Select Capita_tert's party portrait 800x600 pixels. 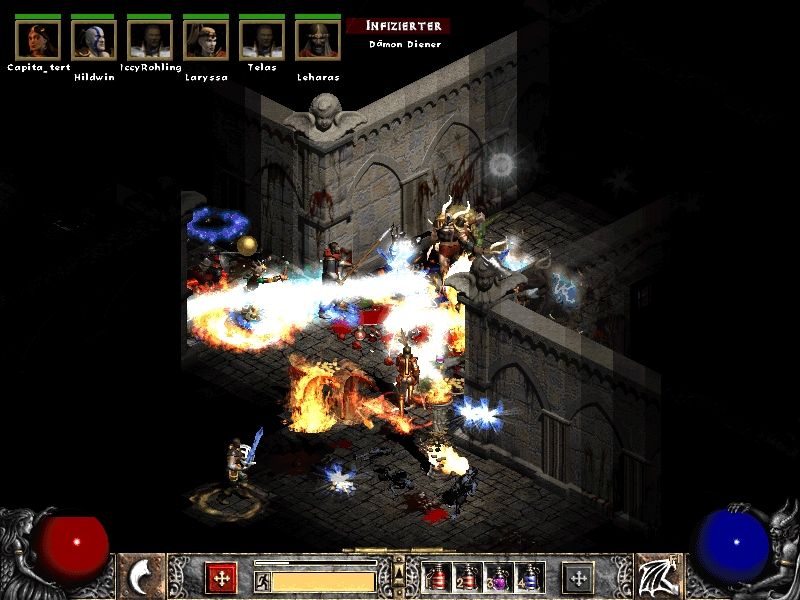(38, 39)
